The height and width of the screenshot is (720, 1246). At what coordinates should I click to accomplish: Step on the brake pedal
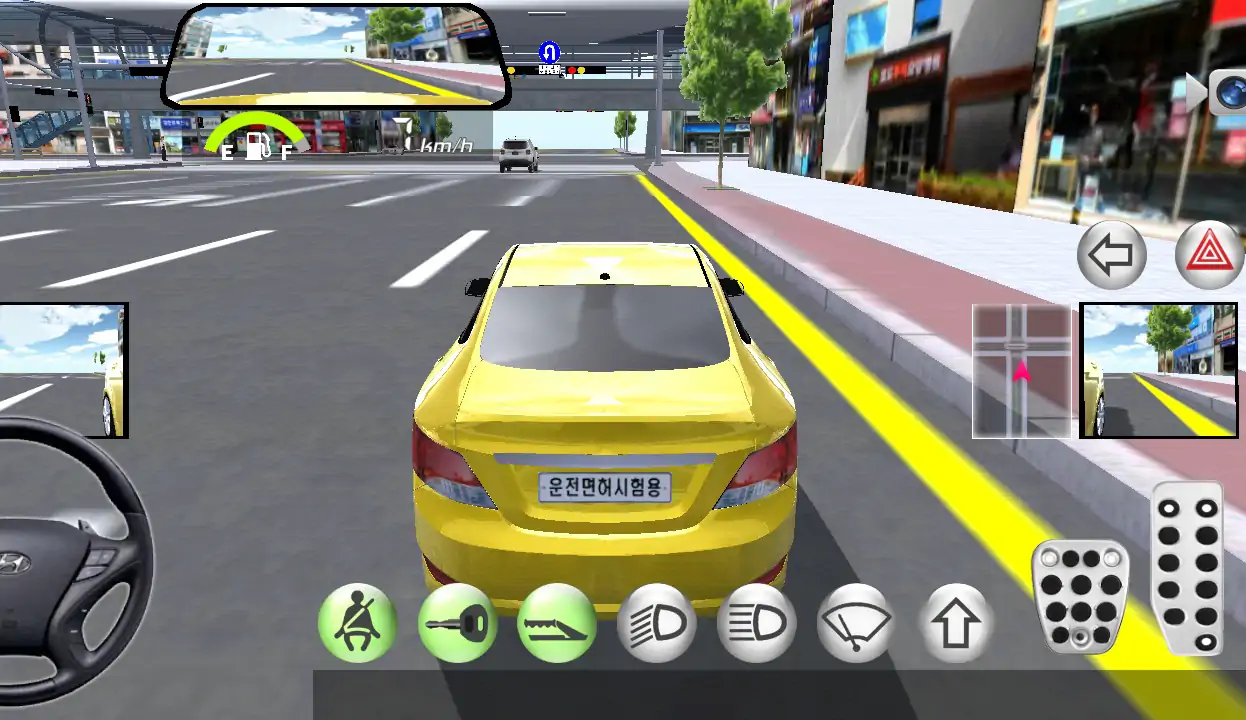tap(1081, 597)
